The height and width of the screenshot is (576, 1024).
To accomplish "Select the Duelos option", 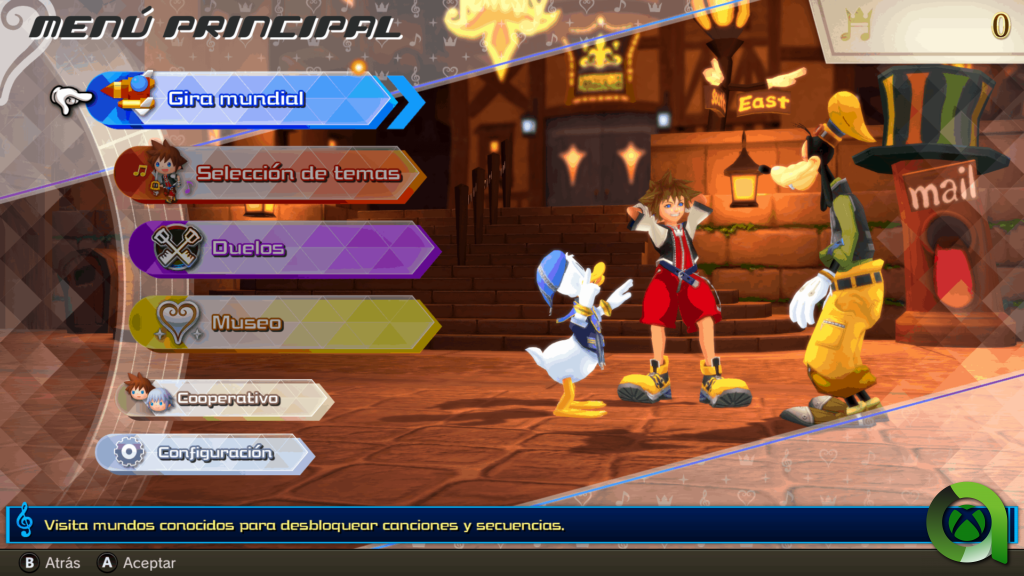I will tap(285, 248).
